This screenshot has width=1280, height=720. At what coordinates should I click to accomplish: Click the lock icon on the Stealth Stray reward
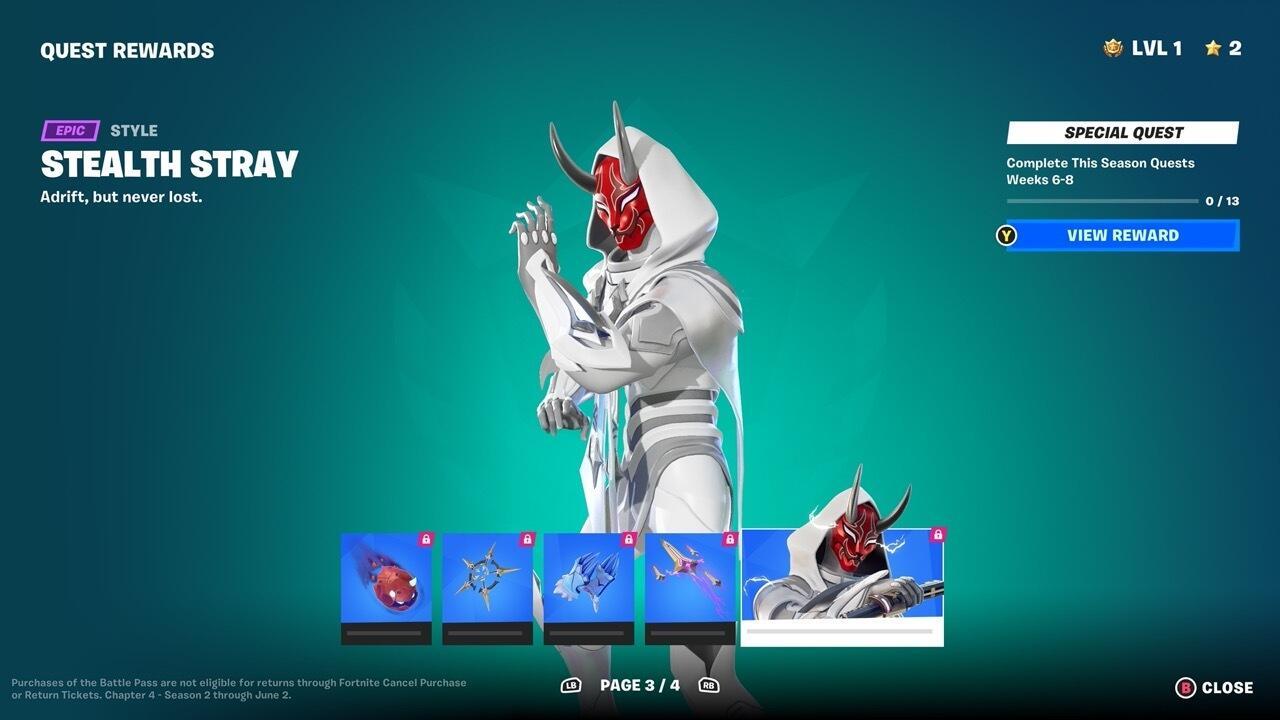click(935, 535)
